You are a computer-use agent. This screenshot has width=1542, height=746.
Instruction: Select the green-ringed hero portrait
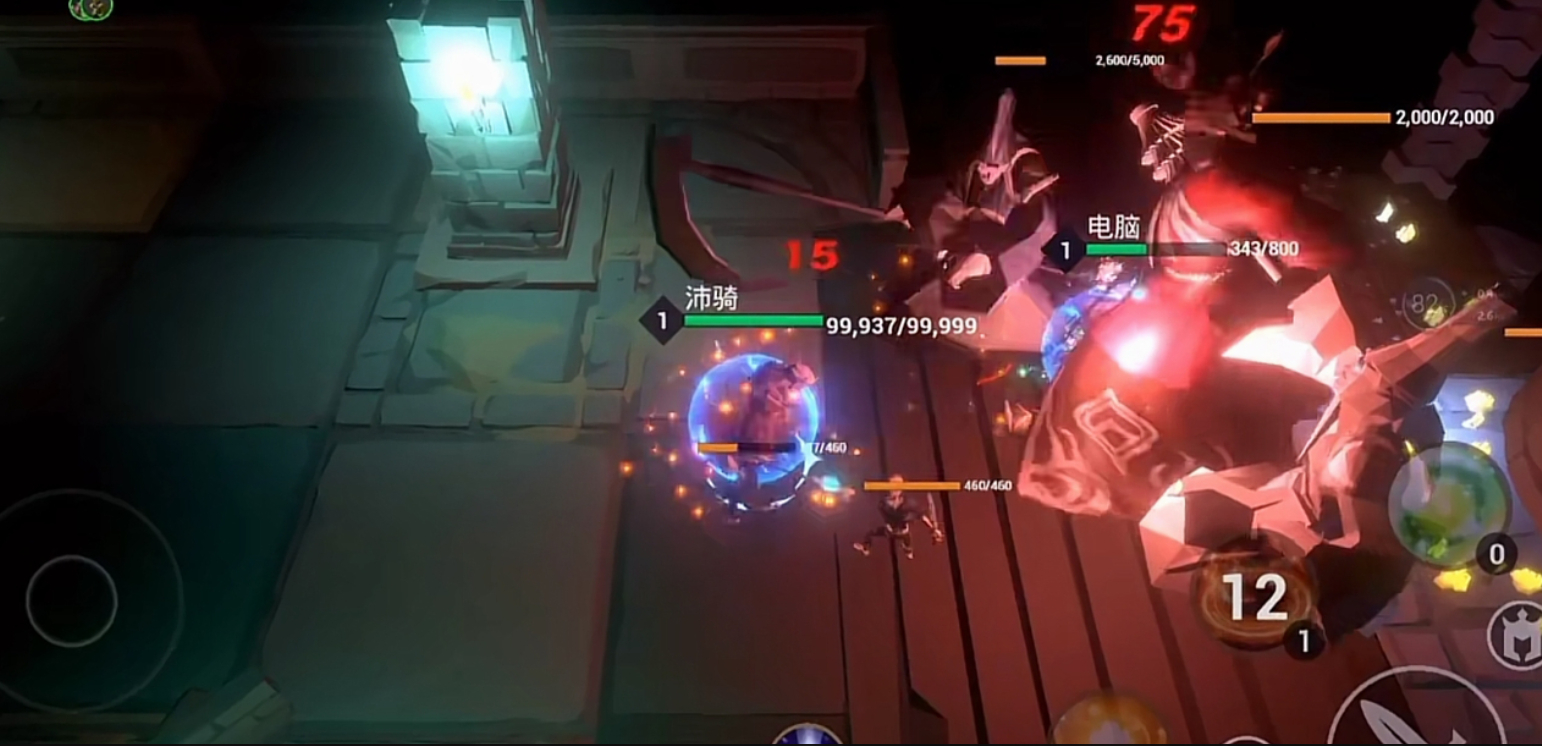click(90, 8)
